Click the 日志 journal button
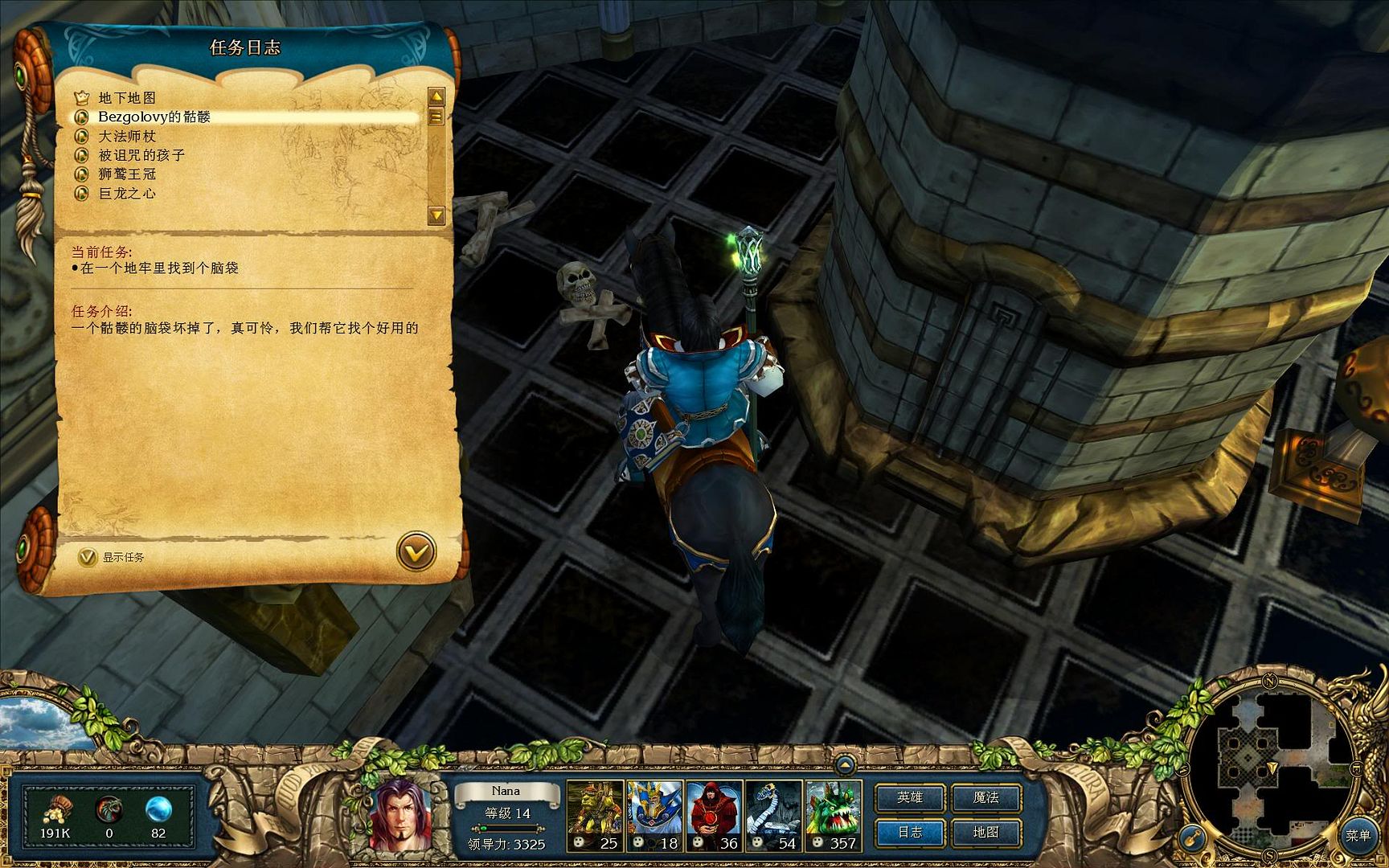The height and width of the screenshot is (868, 1389). [910, 833]
